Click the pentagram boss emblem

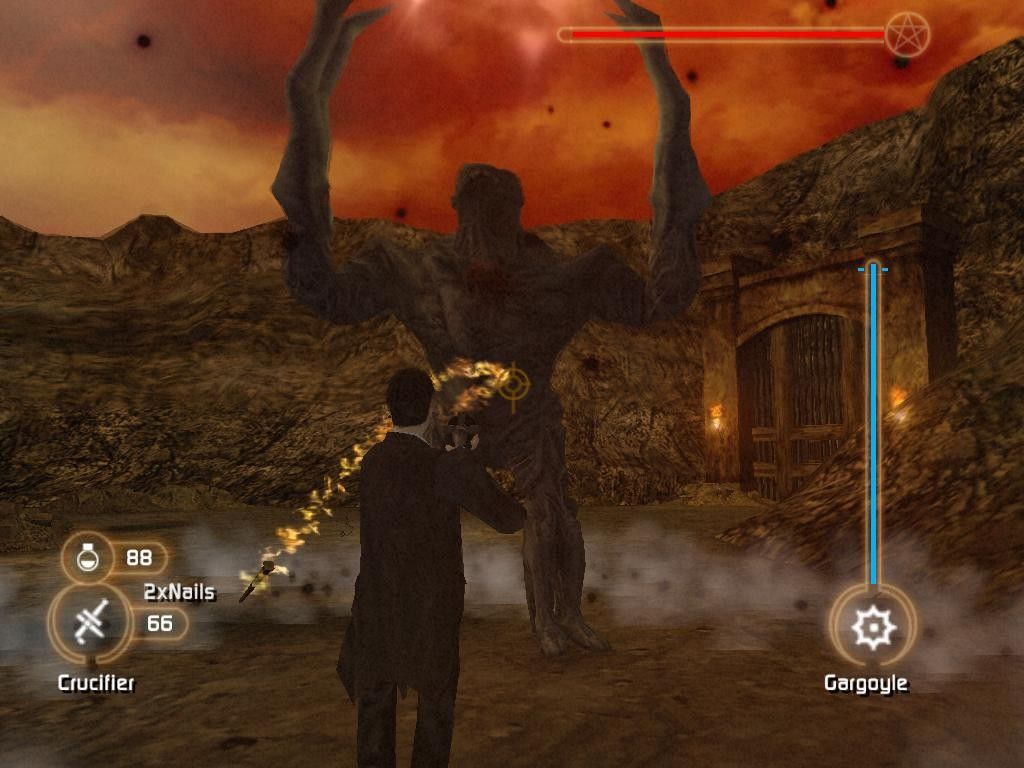click(x=907, y=35)
